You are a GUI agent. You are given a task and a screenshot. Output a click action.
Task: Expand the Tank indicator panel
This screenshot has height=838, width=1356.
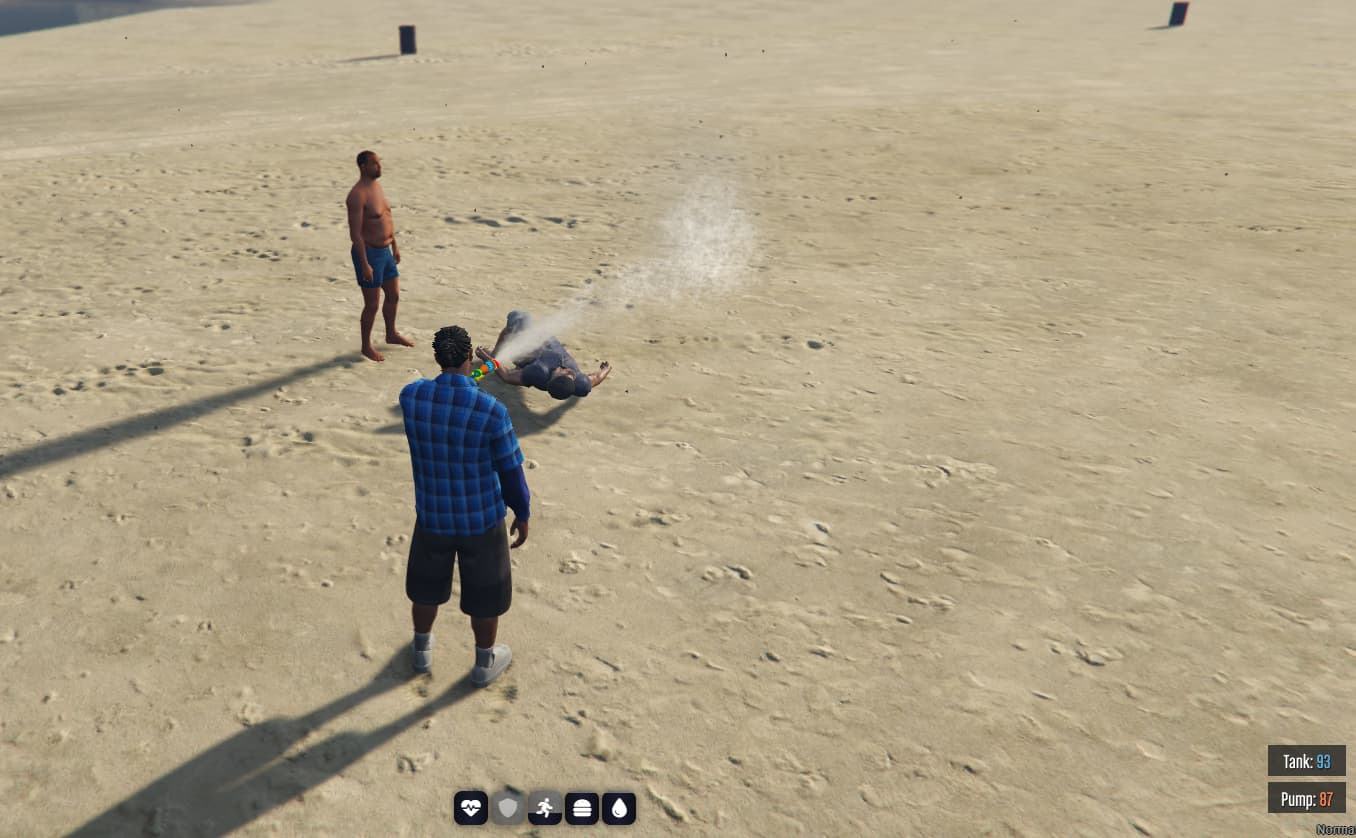pyautogui.click(x=1306, y=761)
